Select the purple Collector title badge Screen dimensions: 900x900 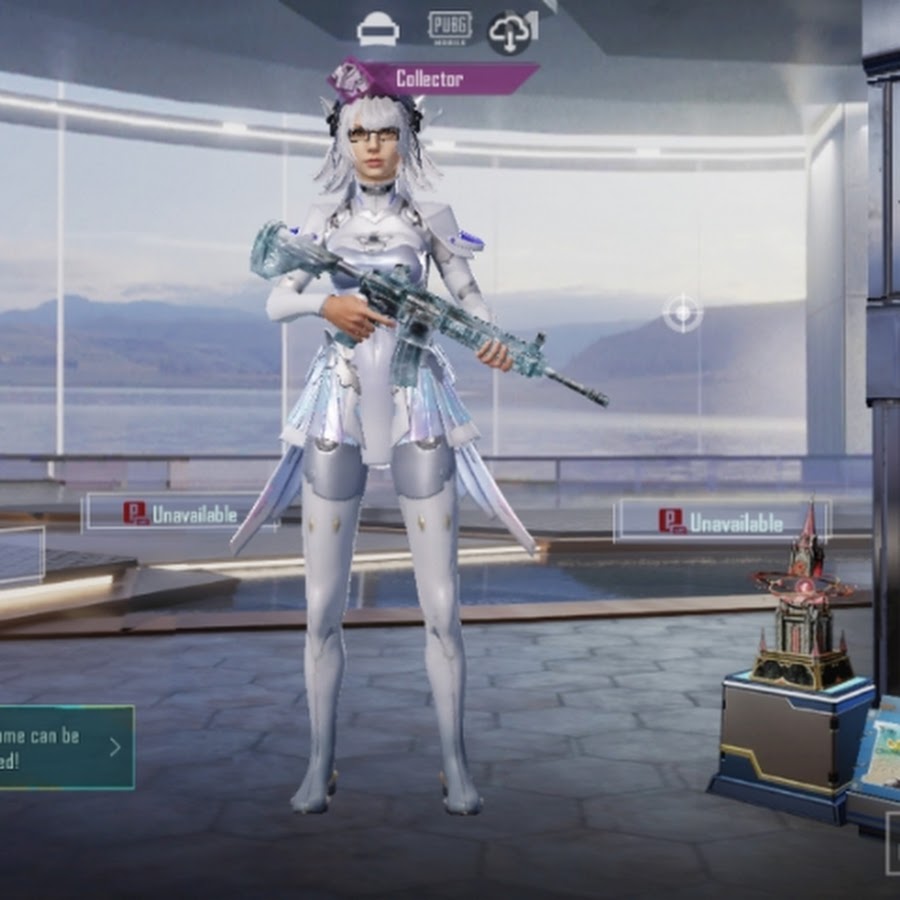434,78
